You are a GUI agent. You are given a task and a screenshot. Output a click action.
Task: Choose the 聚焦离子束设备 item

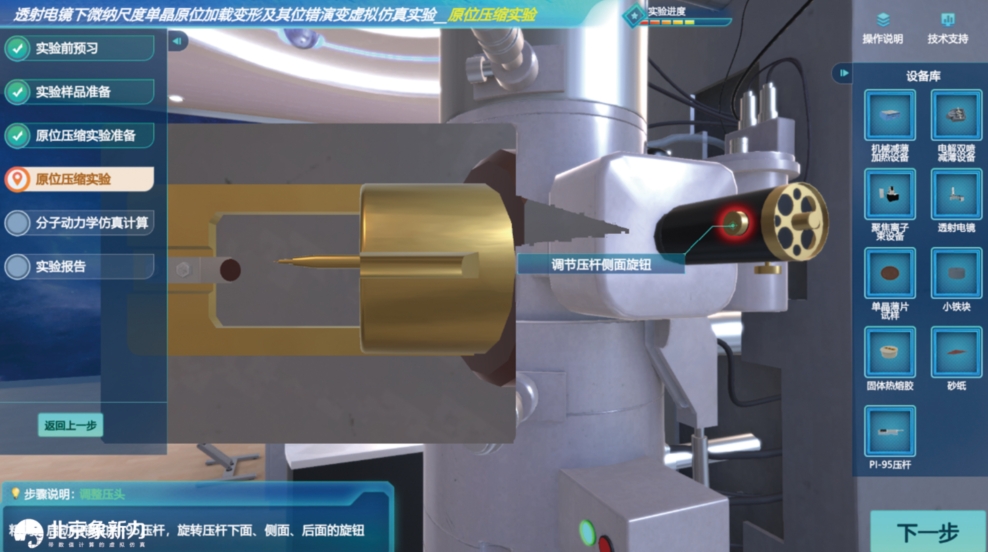pos(889,194)
